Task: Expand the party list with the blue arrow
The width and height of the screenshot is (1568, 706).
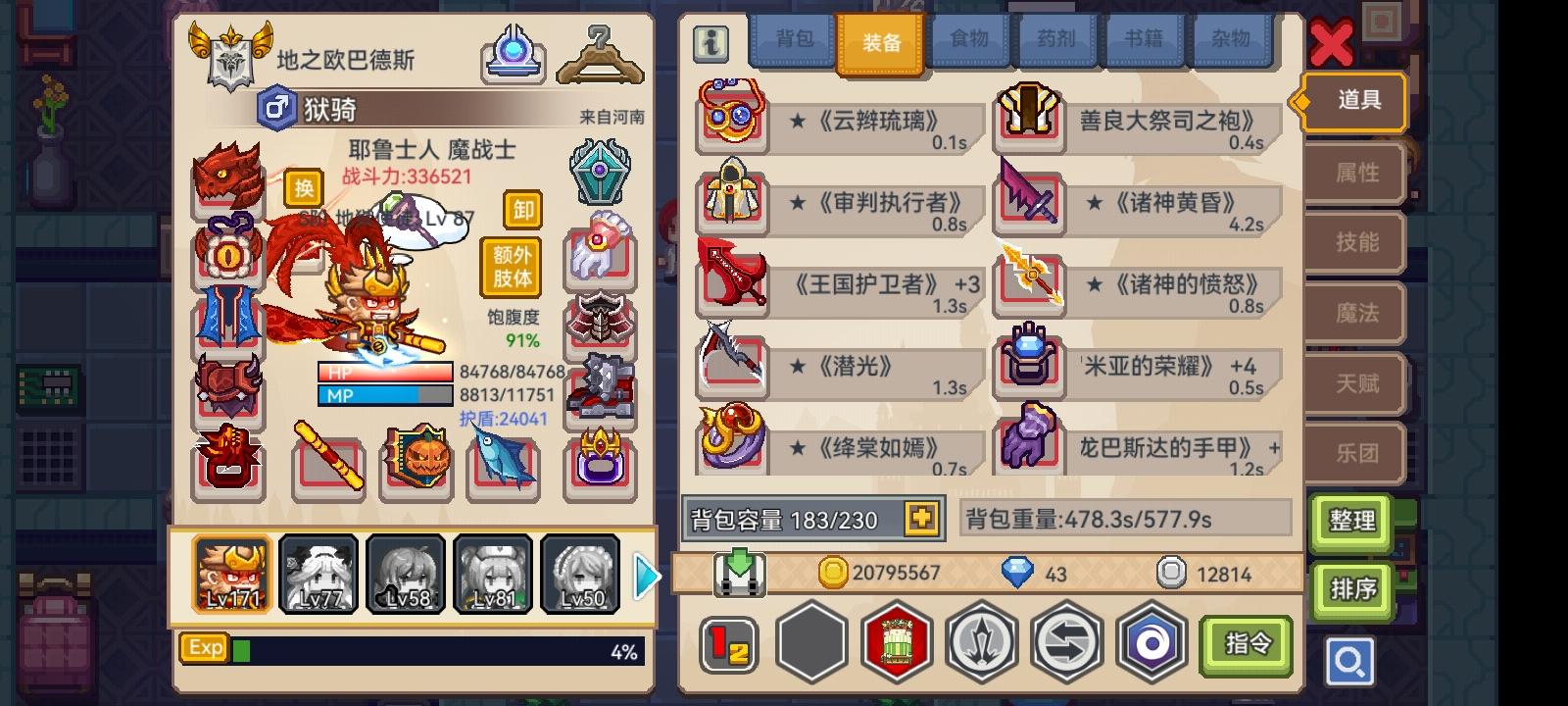Action: 647,577
